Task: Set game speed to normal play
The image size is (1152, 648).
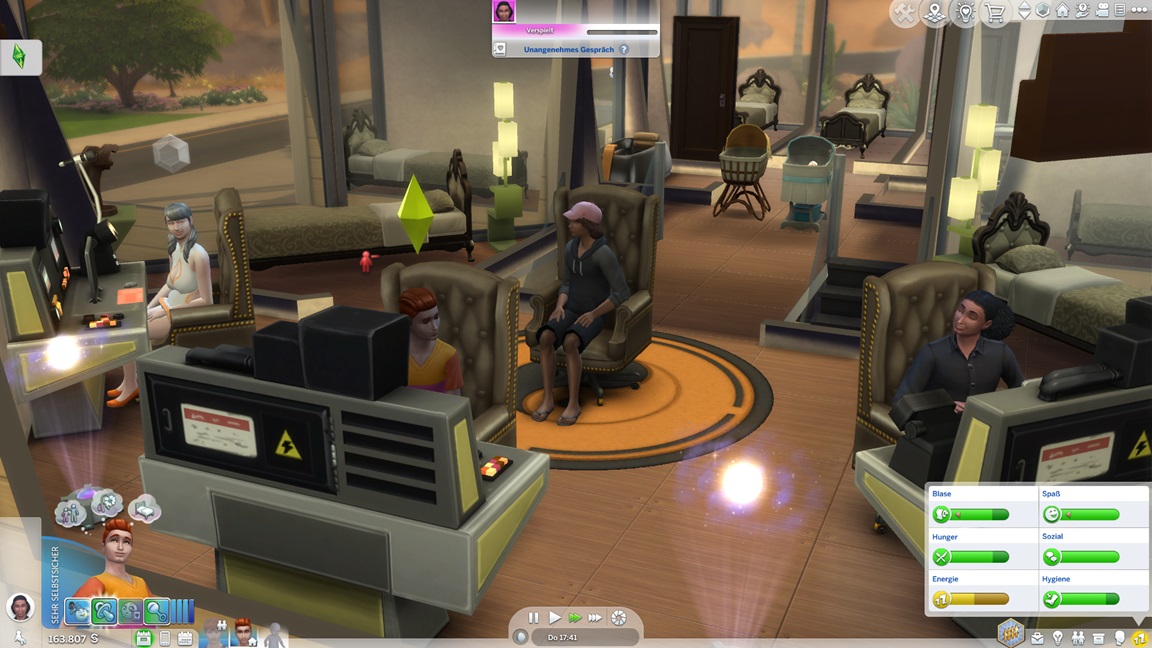Action: pyautogui.click(x=554, y=618)
